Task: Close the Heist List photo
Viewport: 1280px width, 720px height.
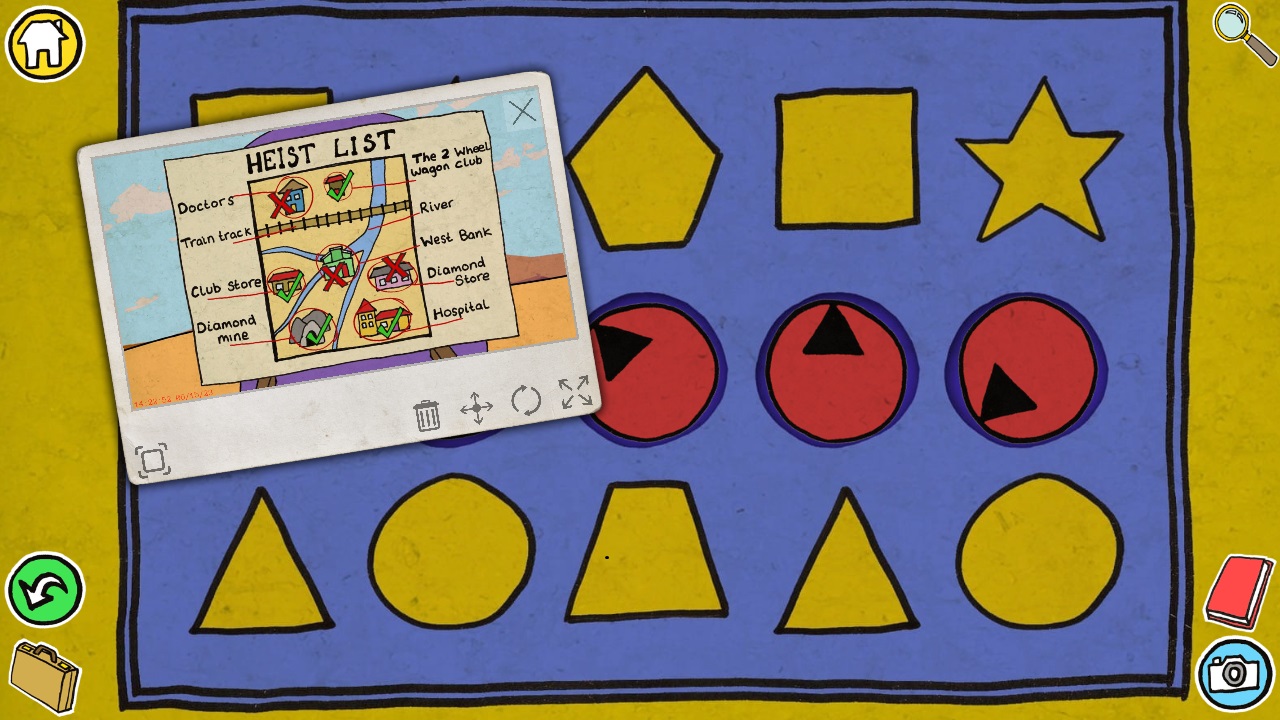Action: pos(524,111)
